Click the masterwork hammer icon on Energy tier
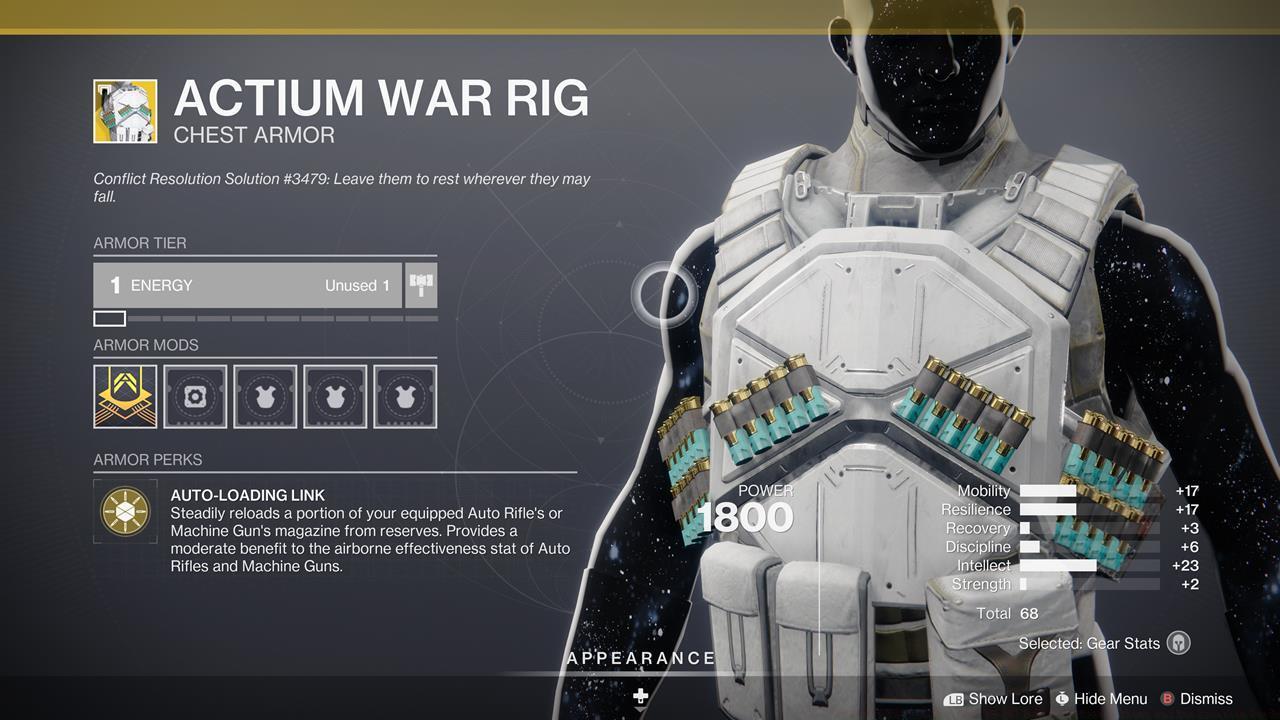 point(419,284)
